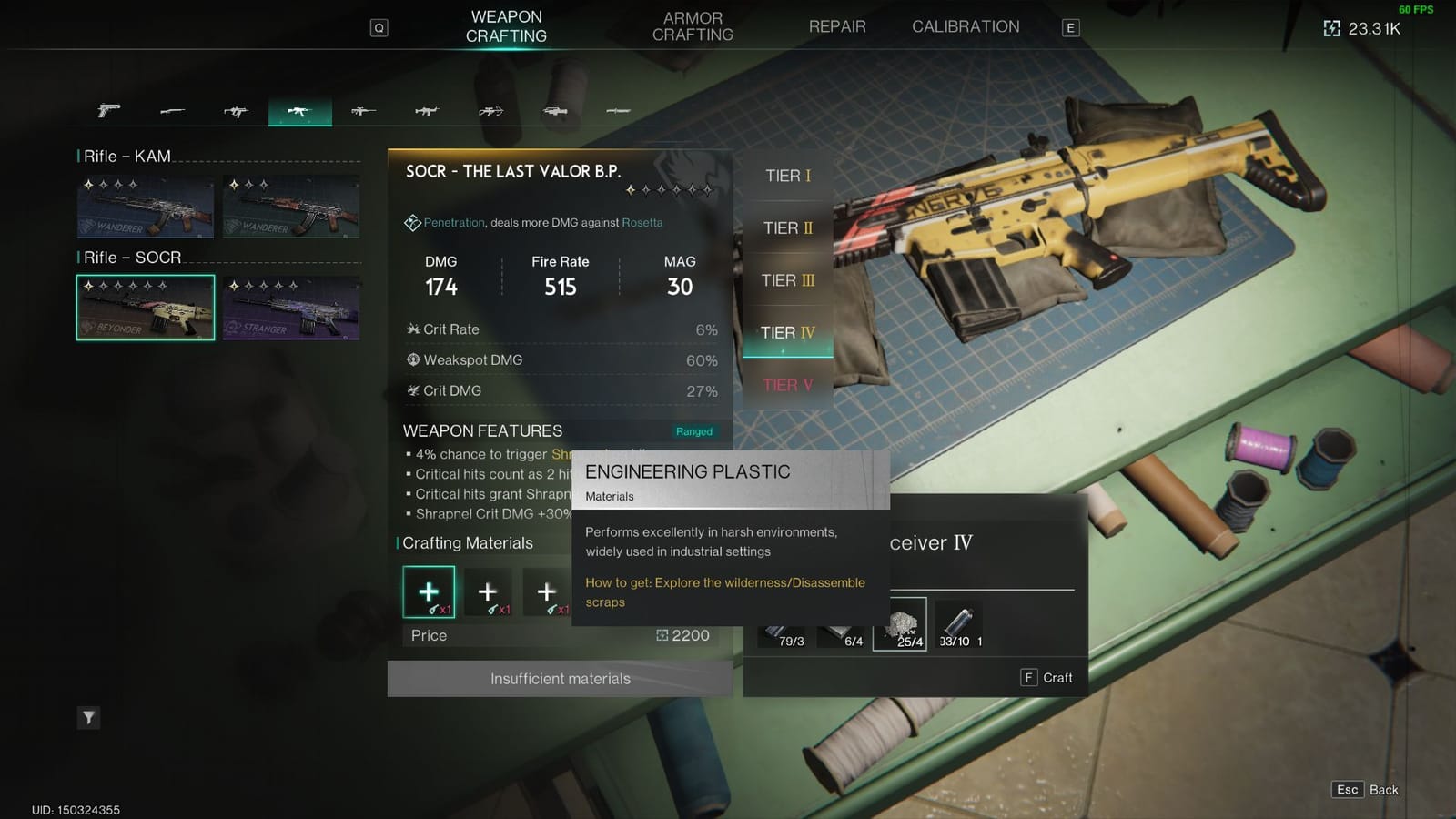Open the blueprint filter funnel icon
This screenshot has height=819, width=1456.
tap(88, 718)
